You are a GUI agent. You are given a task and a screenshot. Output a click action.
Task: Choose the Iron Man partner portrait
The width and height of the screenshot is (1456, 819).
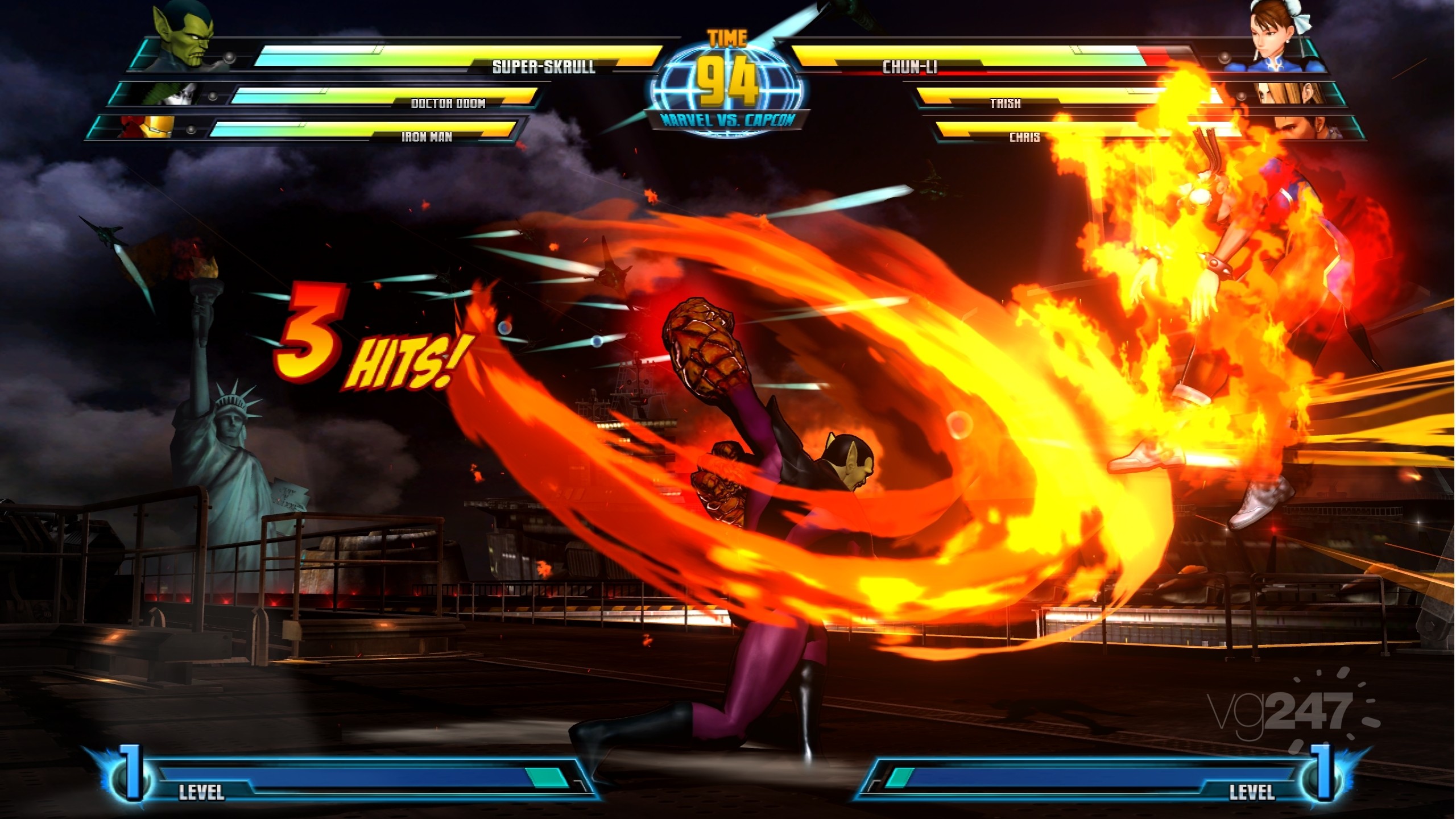(x=148, y=127)
